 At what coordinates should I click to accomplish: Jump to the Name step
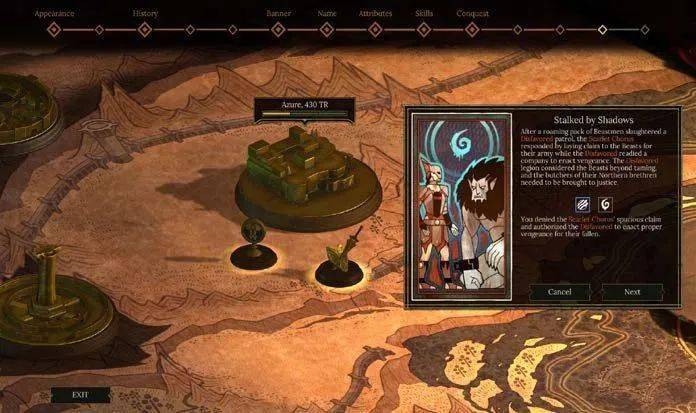327,15
